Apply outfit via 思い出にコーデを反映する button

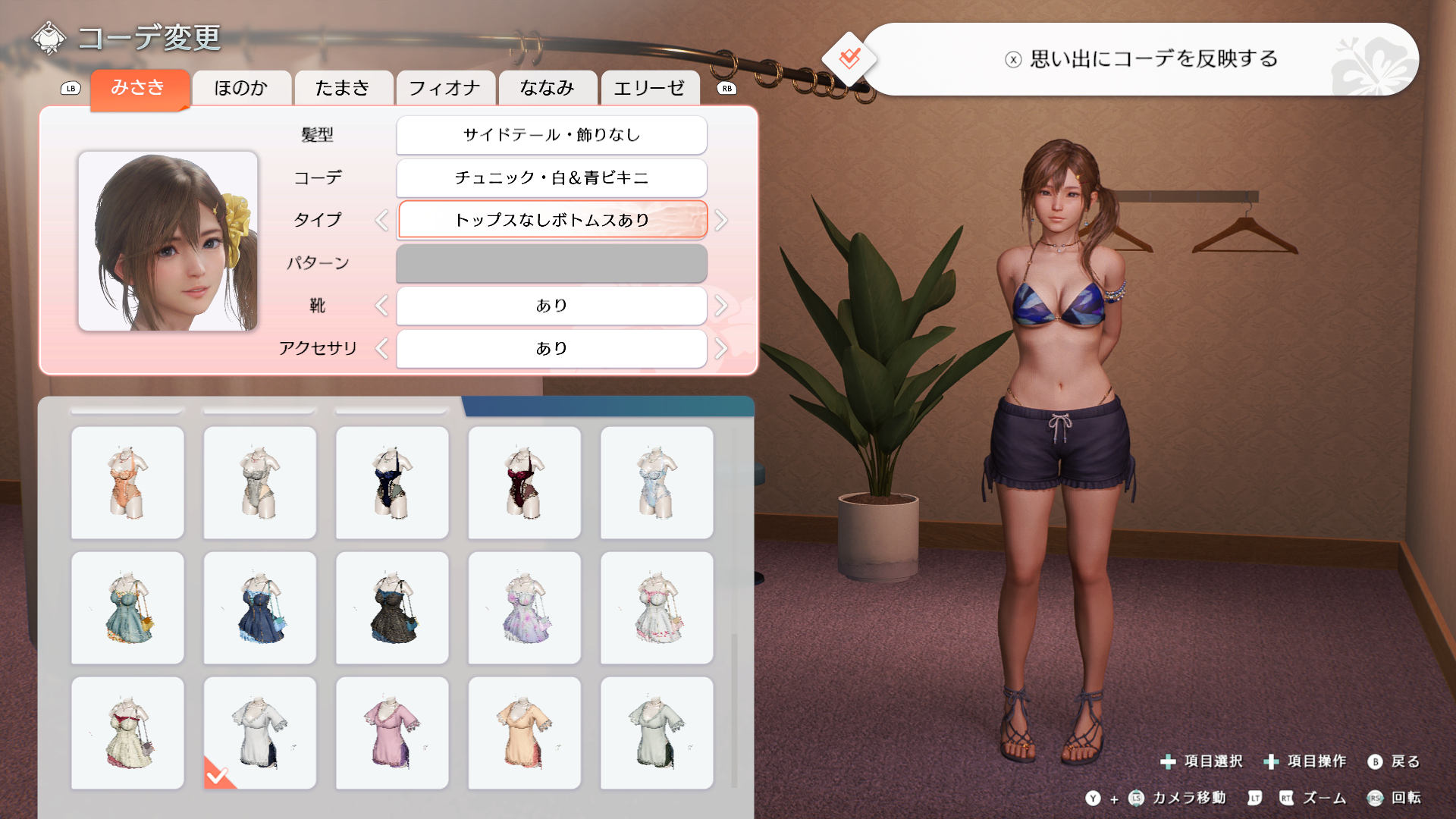point(1141,59)
